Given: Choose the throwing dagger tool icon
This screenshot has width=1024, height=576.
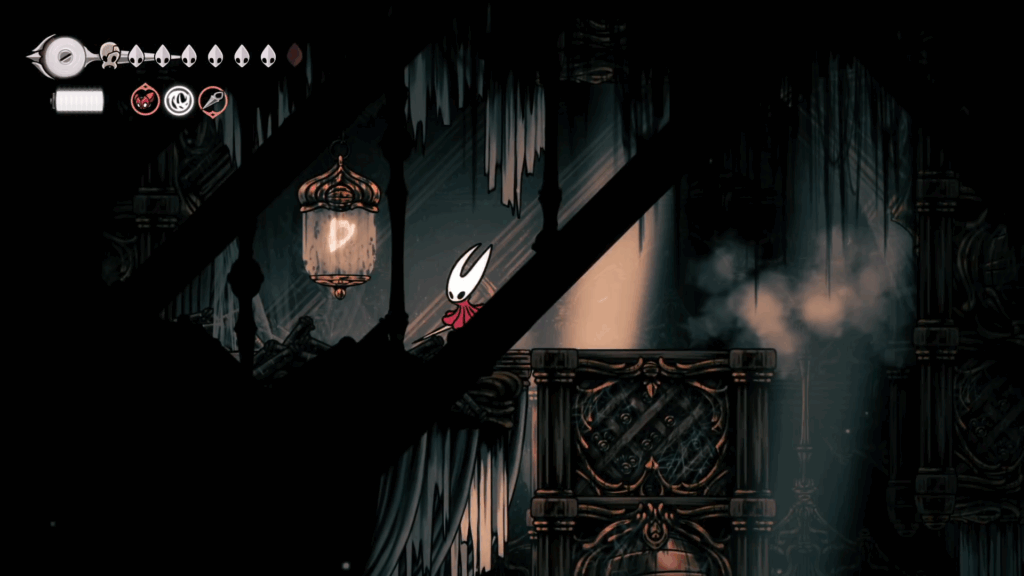Looking at the screenshot, I should point(212,100).
